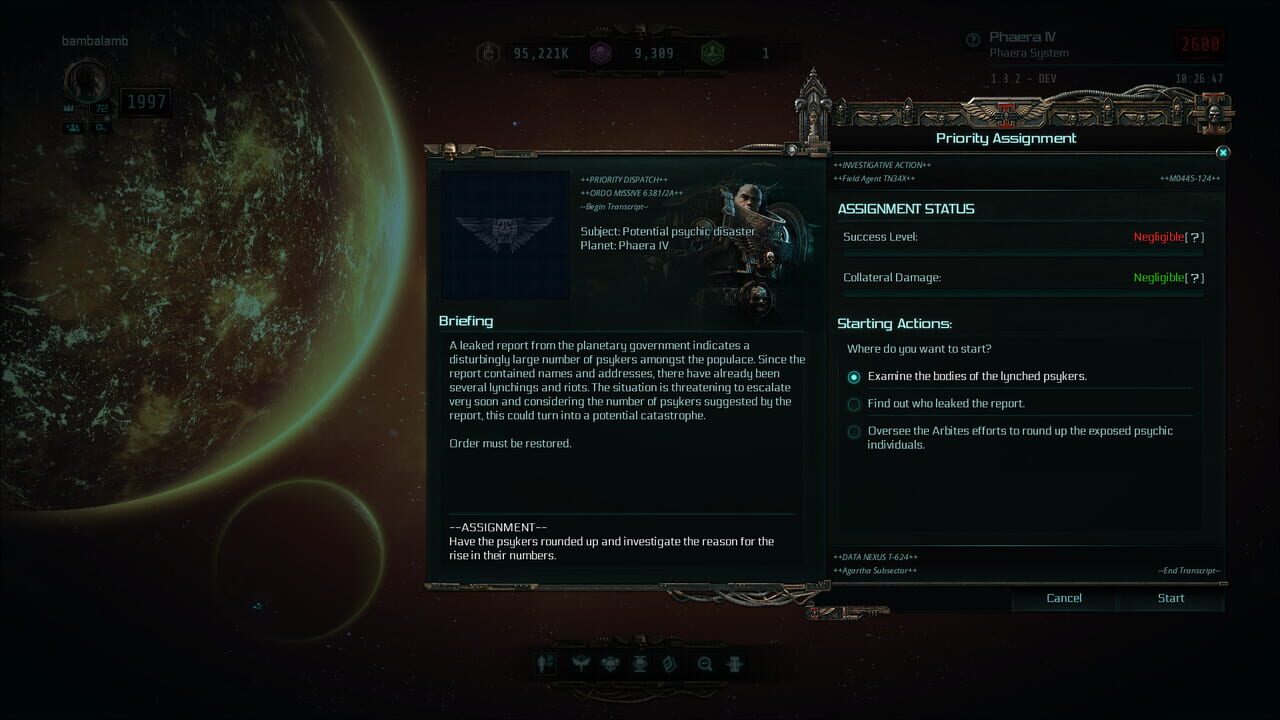Open the winged Aquila emblem panel in bottom toolbar

click(578, 664)
